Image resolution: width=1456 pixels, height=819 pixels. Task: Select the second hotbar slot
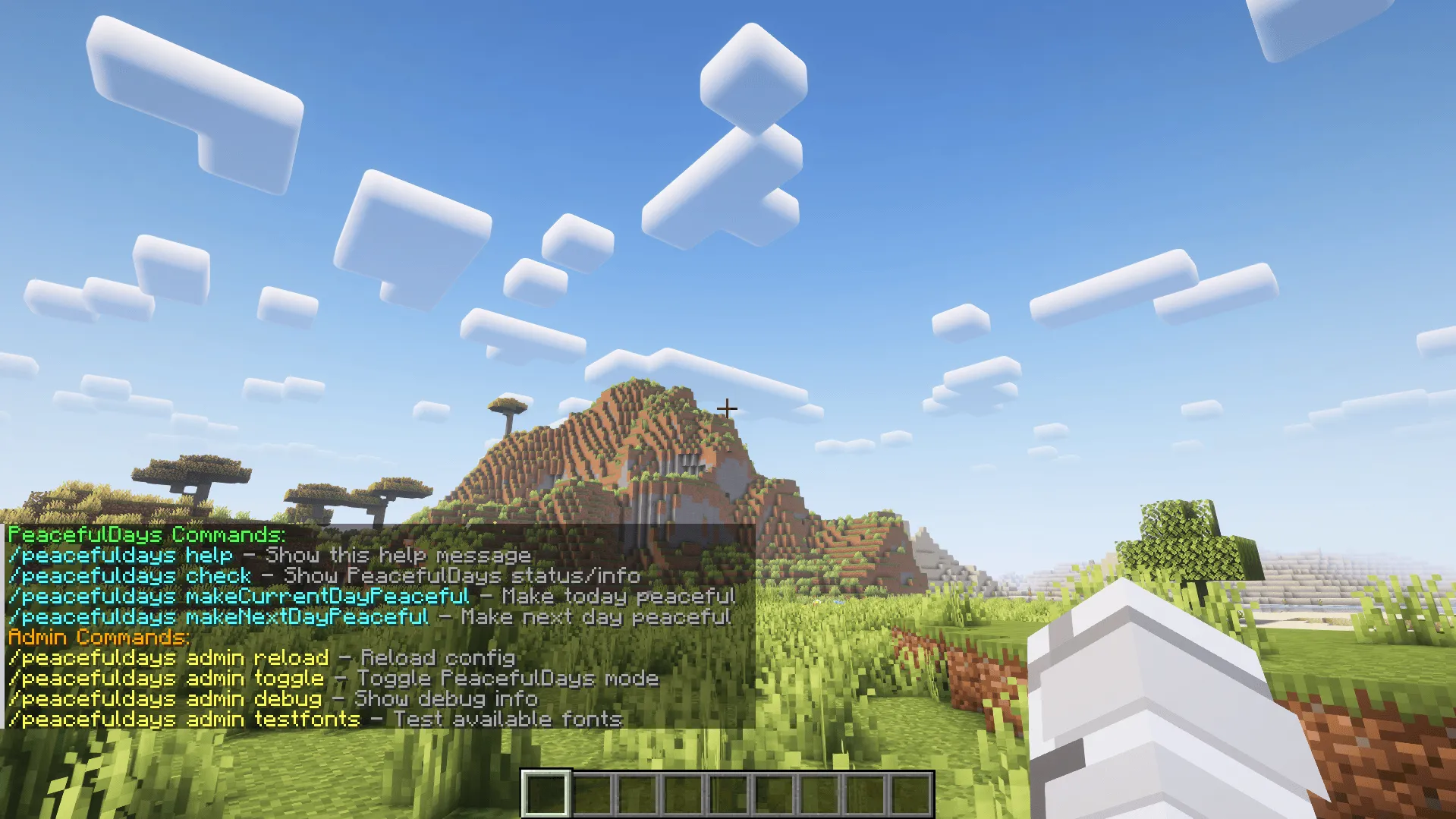click(x=593, y=791)
